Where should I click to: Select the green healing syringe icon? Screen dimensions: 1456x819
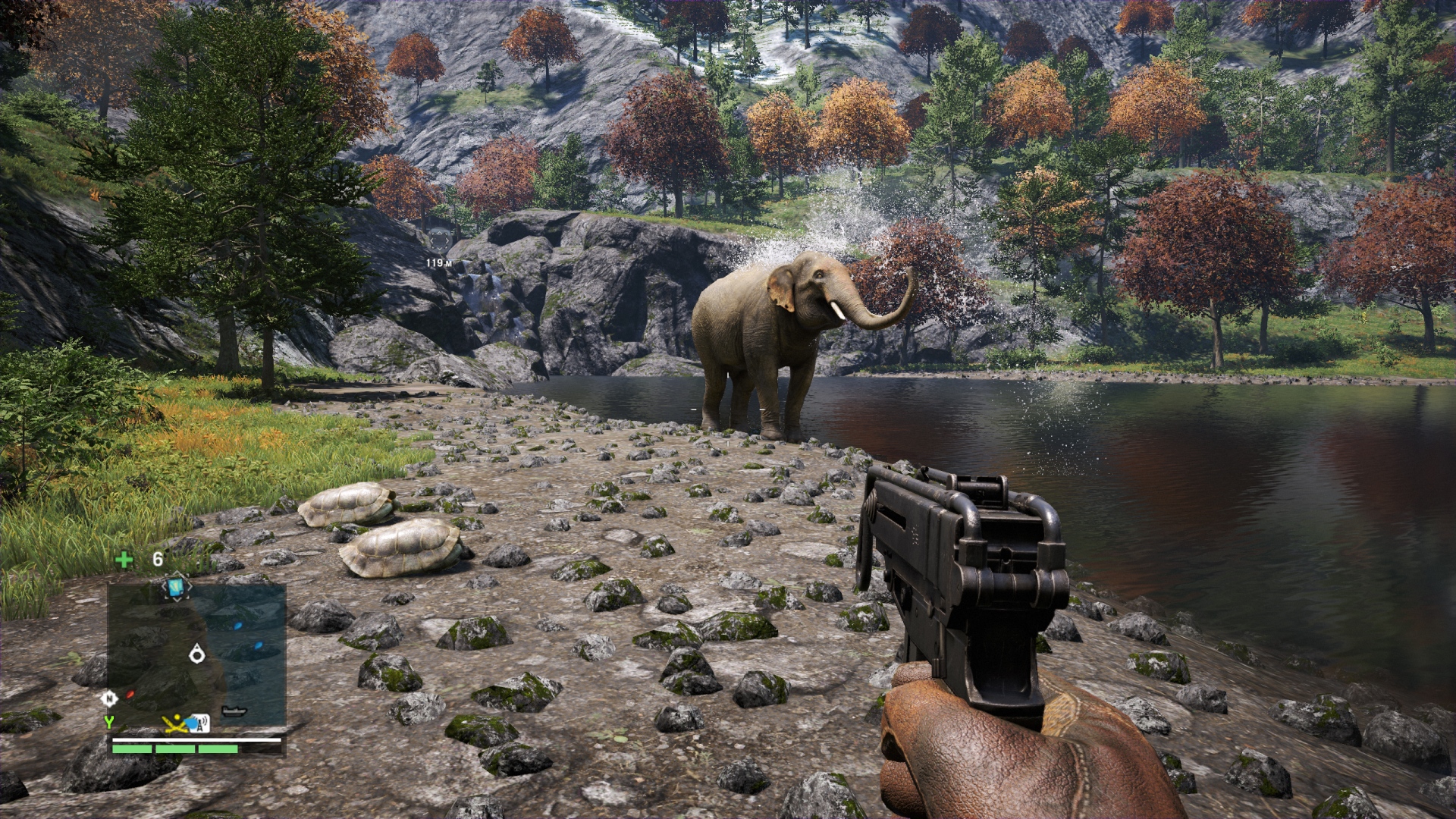[124, 560]
